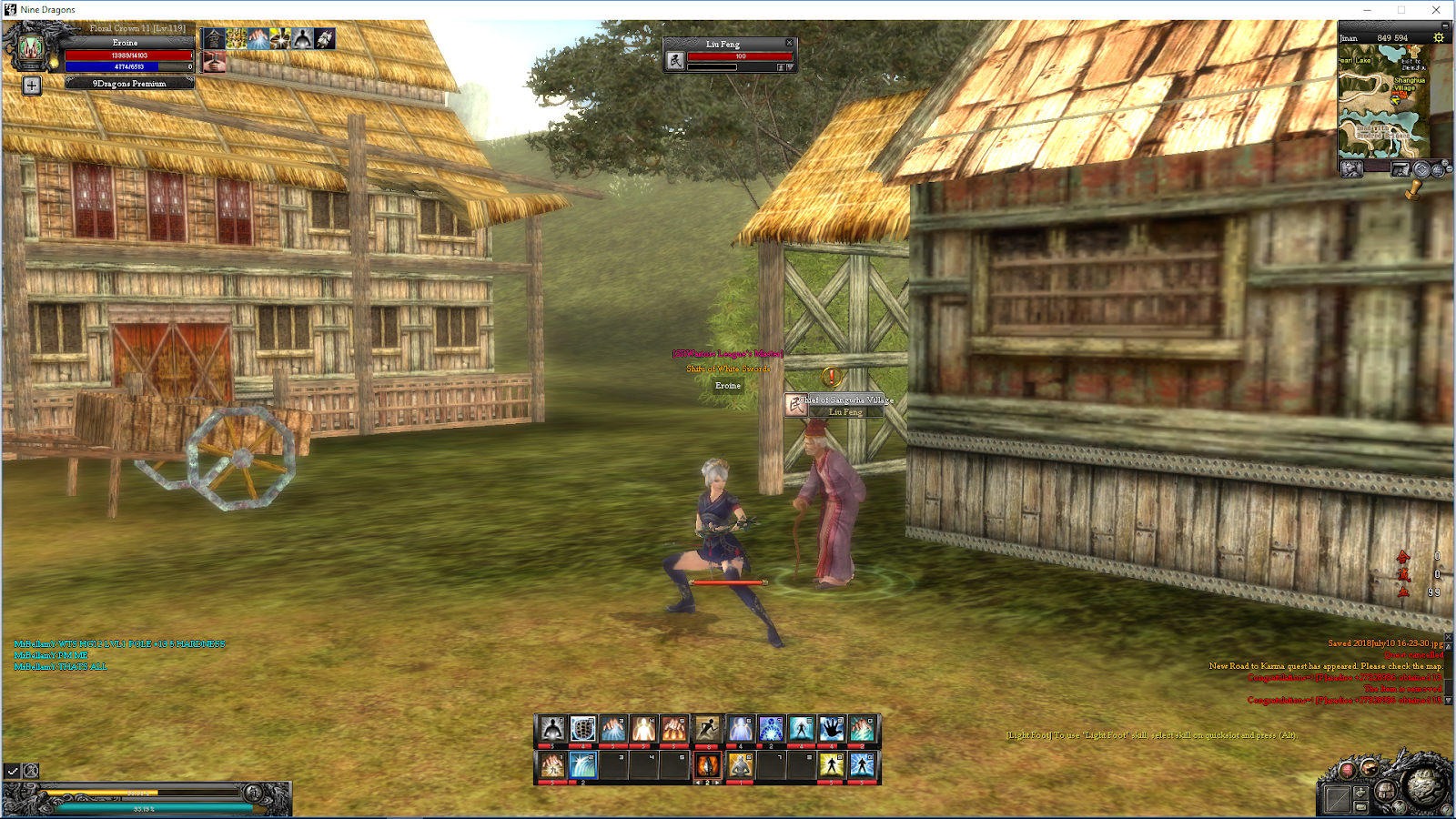Activate the running figure skill
Image resolution: width=1456 pixels, height=819 pixels.
tap(707, 729)
